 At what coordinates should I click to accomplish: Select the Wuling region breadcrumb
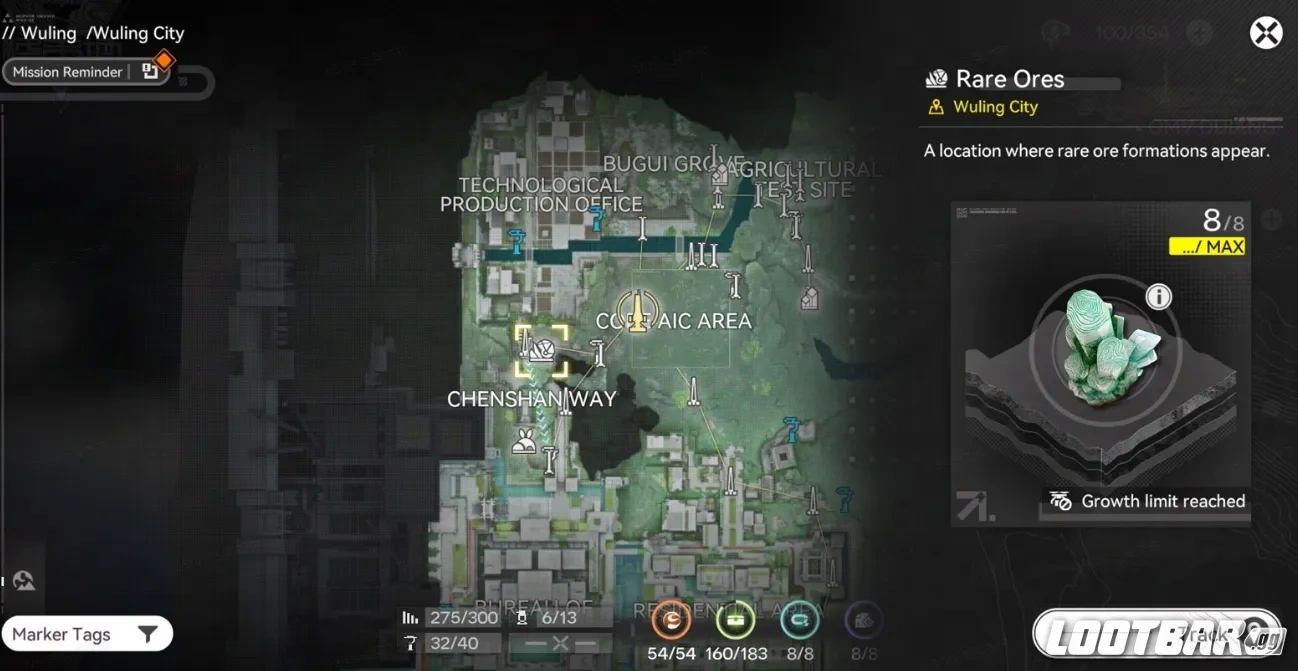[x=48, y=33]
